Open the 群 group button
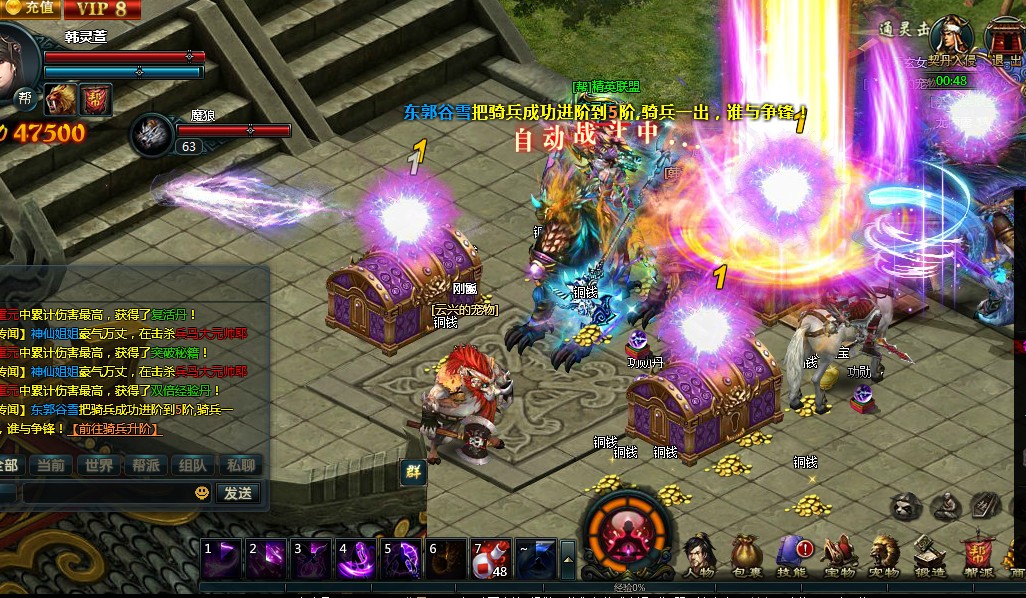This screenshot has height=598, width=1026. 413,472
